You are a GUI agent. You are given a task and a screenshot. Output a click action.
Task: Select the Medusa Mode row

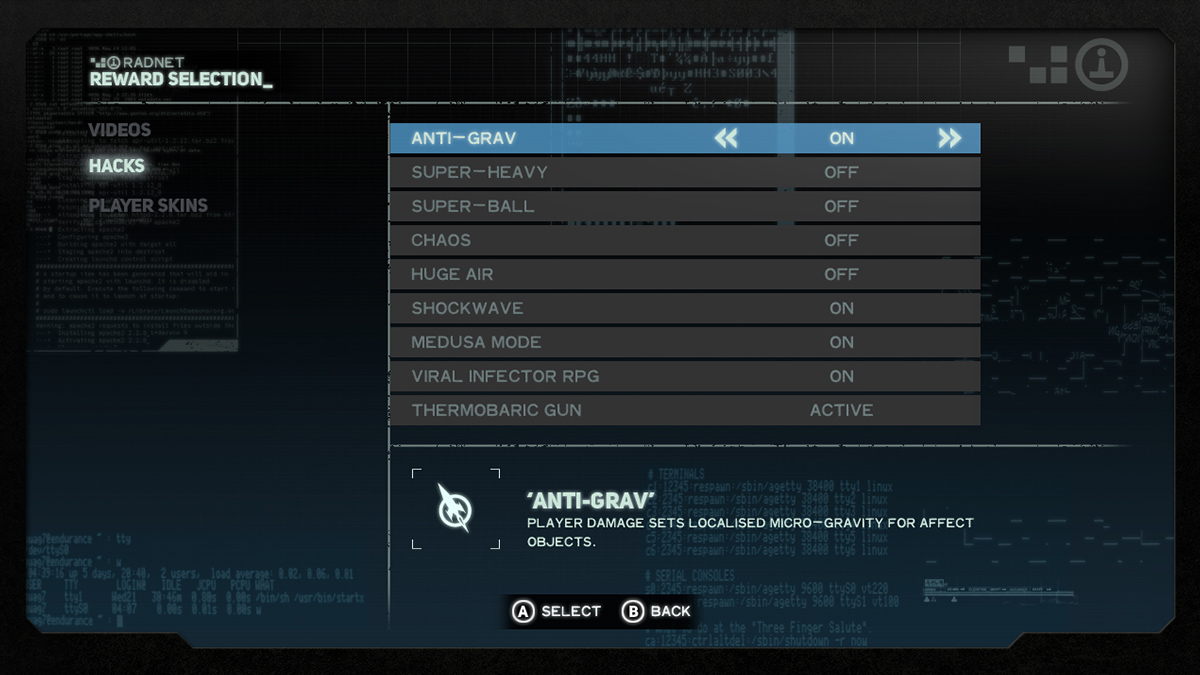[x=684, y=342]
